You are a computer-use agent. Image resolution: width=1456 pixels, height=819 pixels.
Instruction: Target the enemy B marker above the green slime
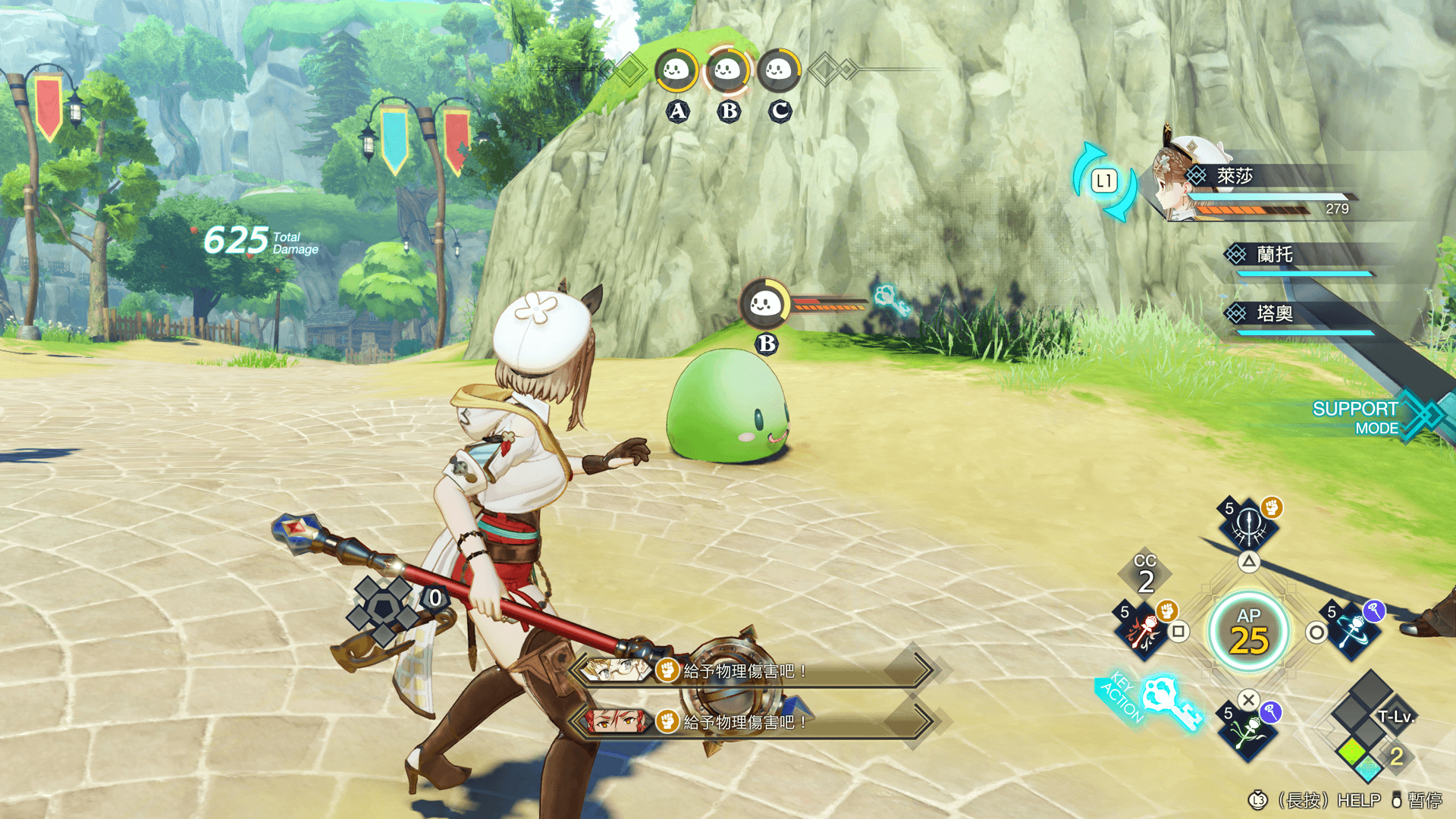765,305
